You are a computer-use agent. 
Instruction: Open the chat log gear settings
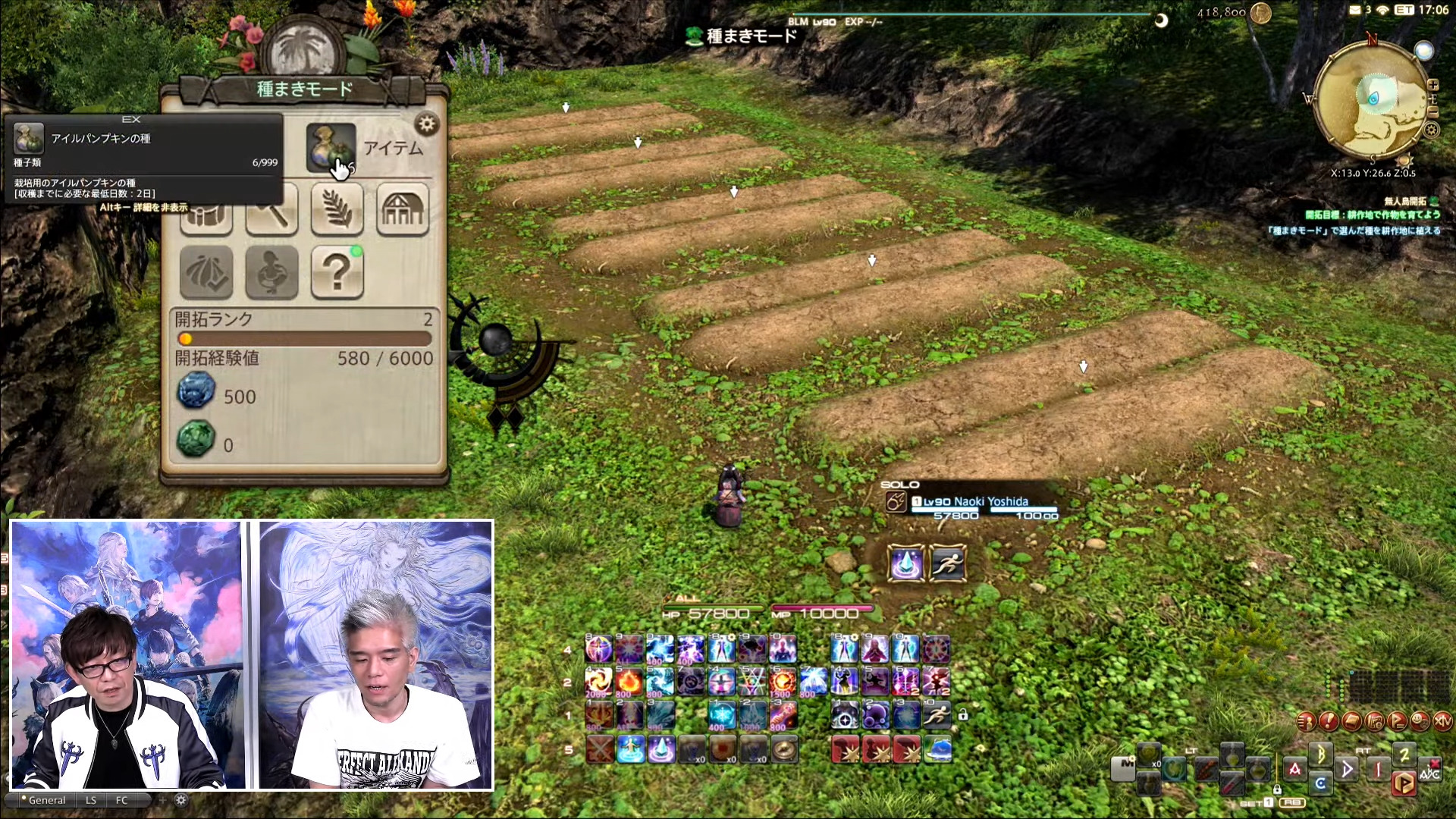tap(180, 800)
